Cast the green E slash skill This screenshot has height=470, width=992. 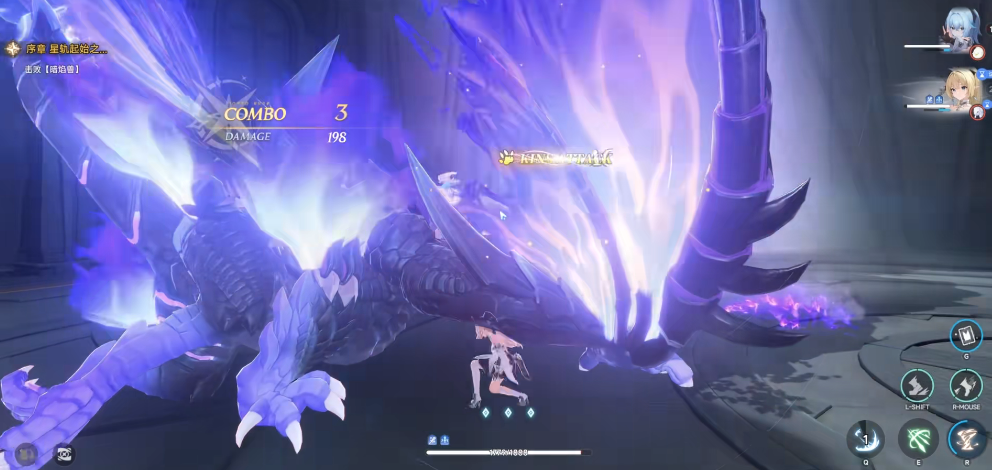pyautogui.click(x=917, y=438)
